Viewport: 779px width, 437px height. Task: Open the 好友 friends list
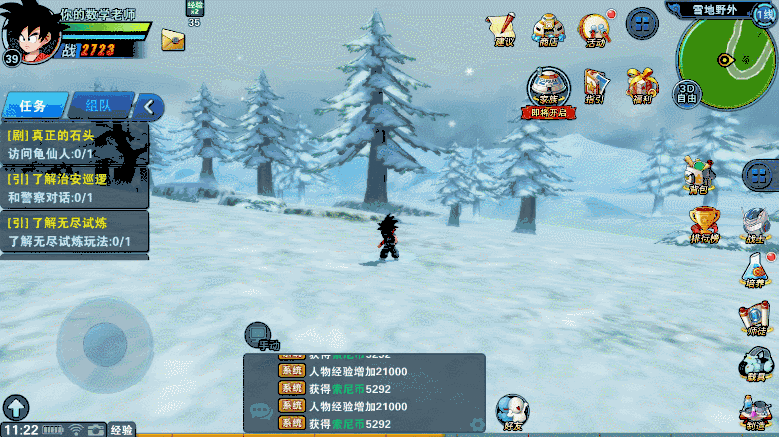512,410
